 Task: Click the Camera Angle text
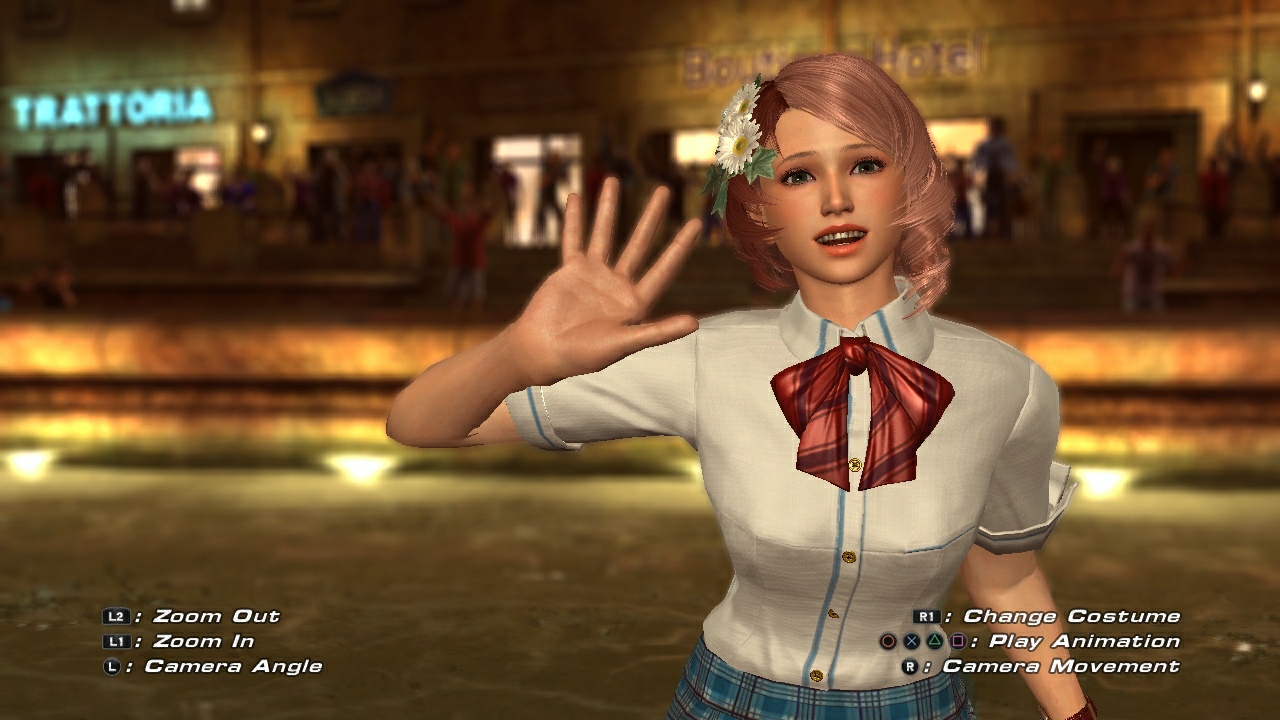[x=236, y=665]
